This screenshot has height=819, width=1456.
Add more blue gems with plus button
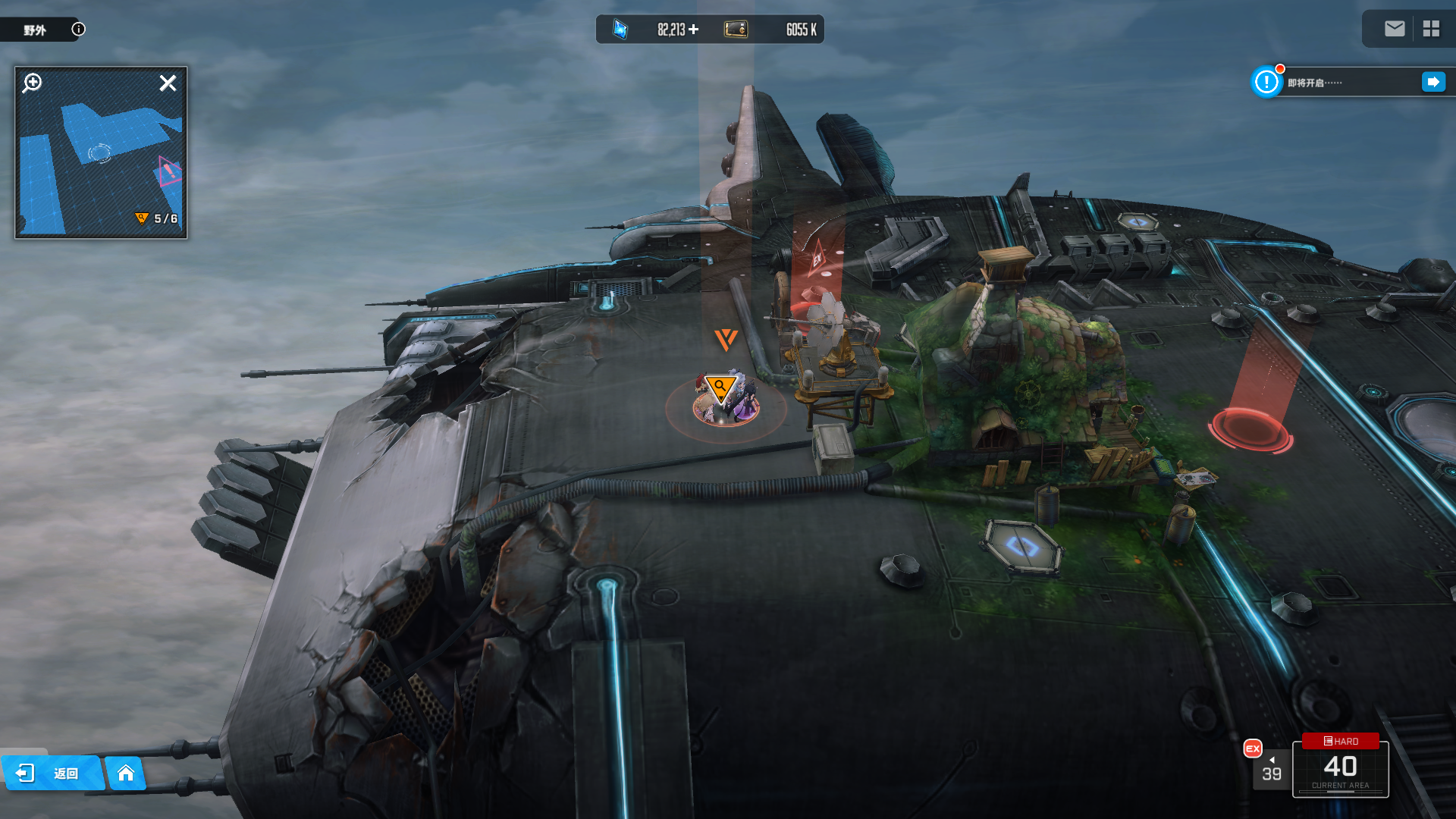693,30
